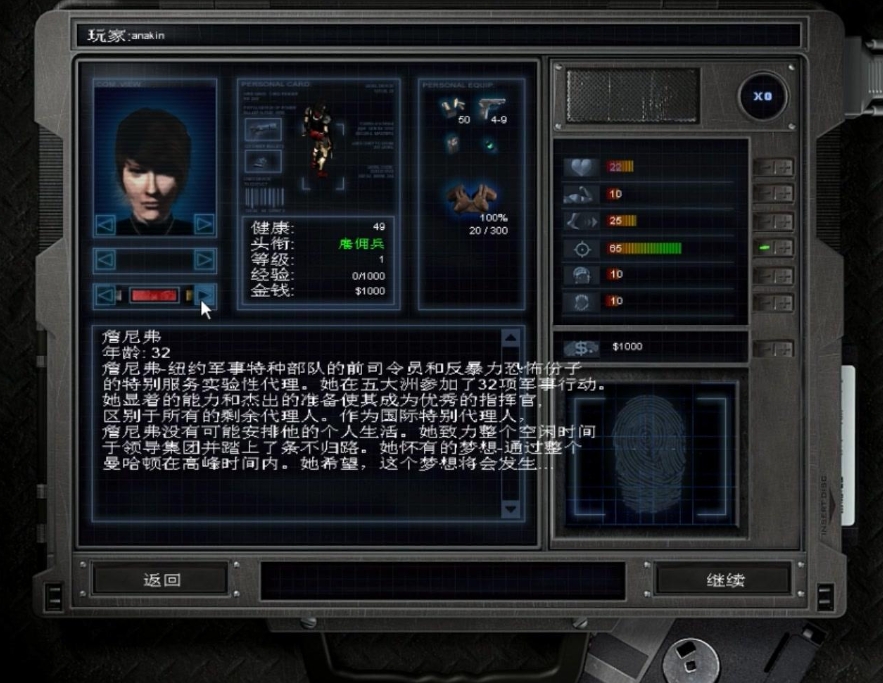Click the round X0 button

click(763, 99)
